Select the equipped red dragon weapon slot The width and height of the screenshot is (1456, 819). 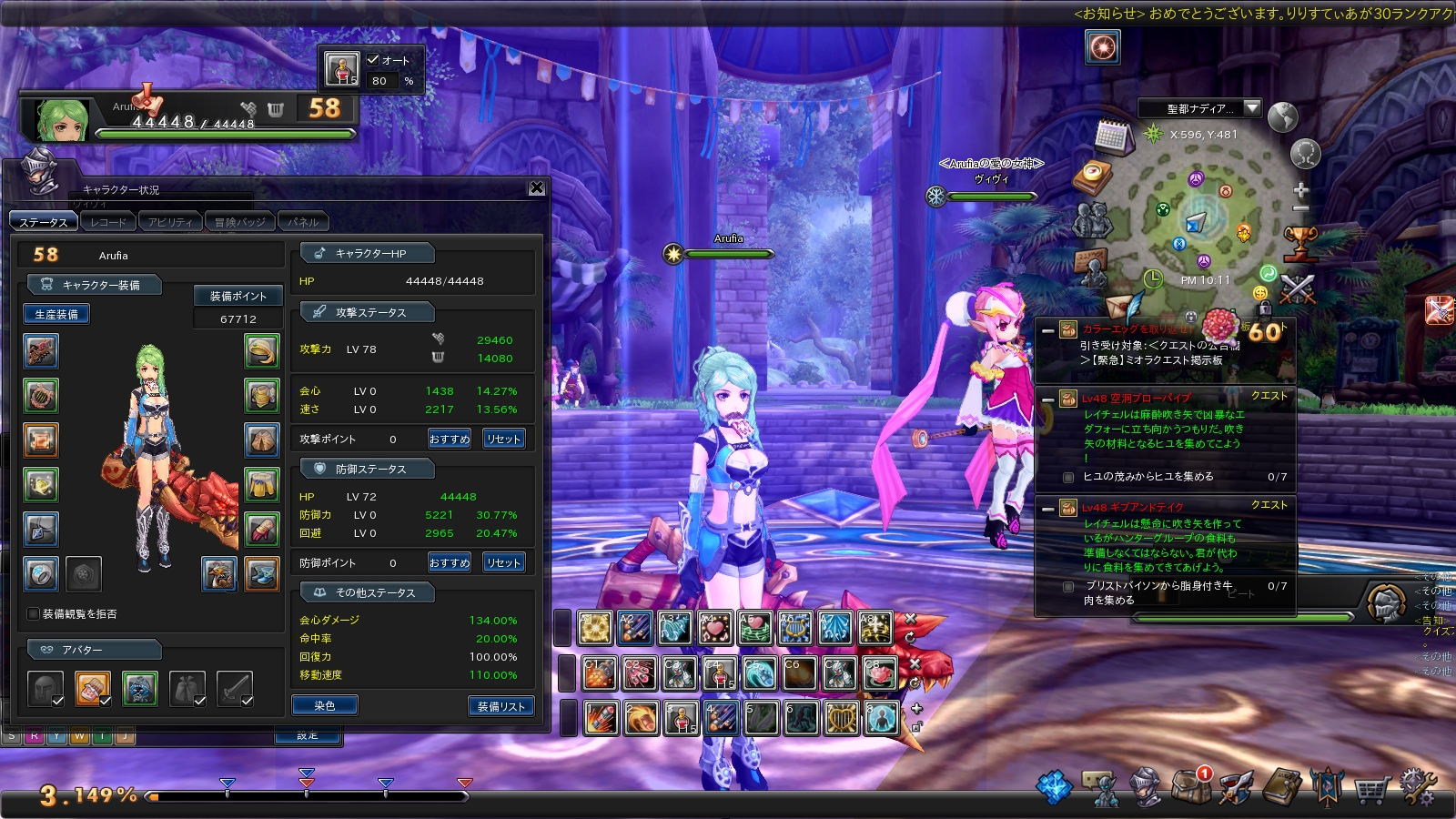pyautogui.click(x=41, y=351)
